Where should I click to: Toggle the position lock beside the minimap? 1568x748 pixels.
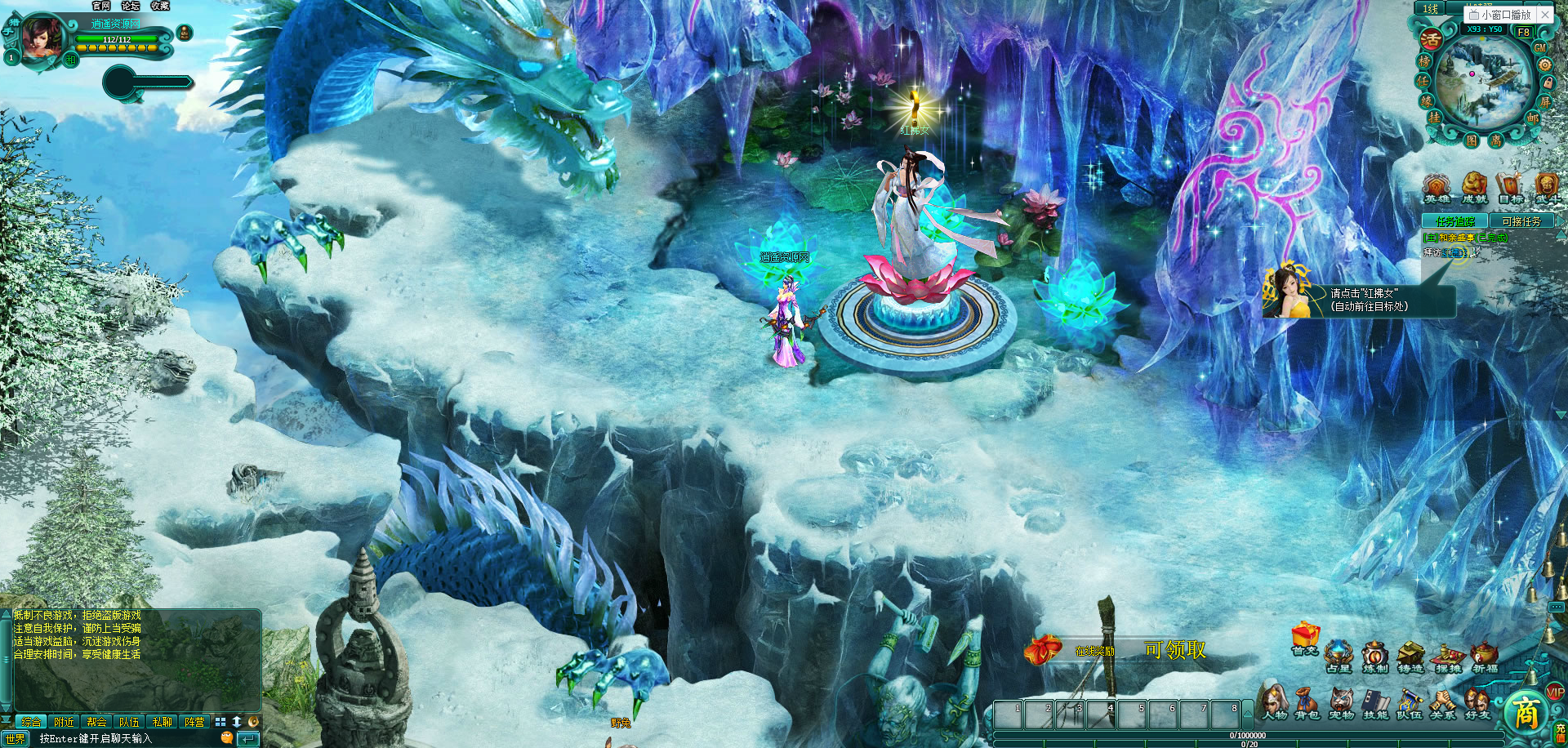1547,83
